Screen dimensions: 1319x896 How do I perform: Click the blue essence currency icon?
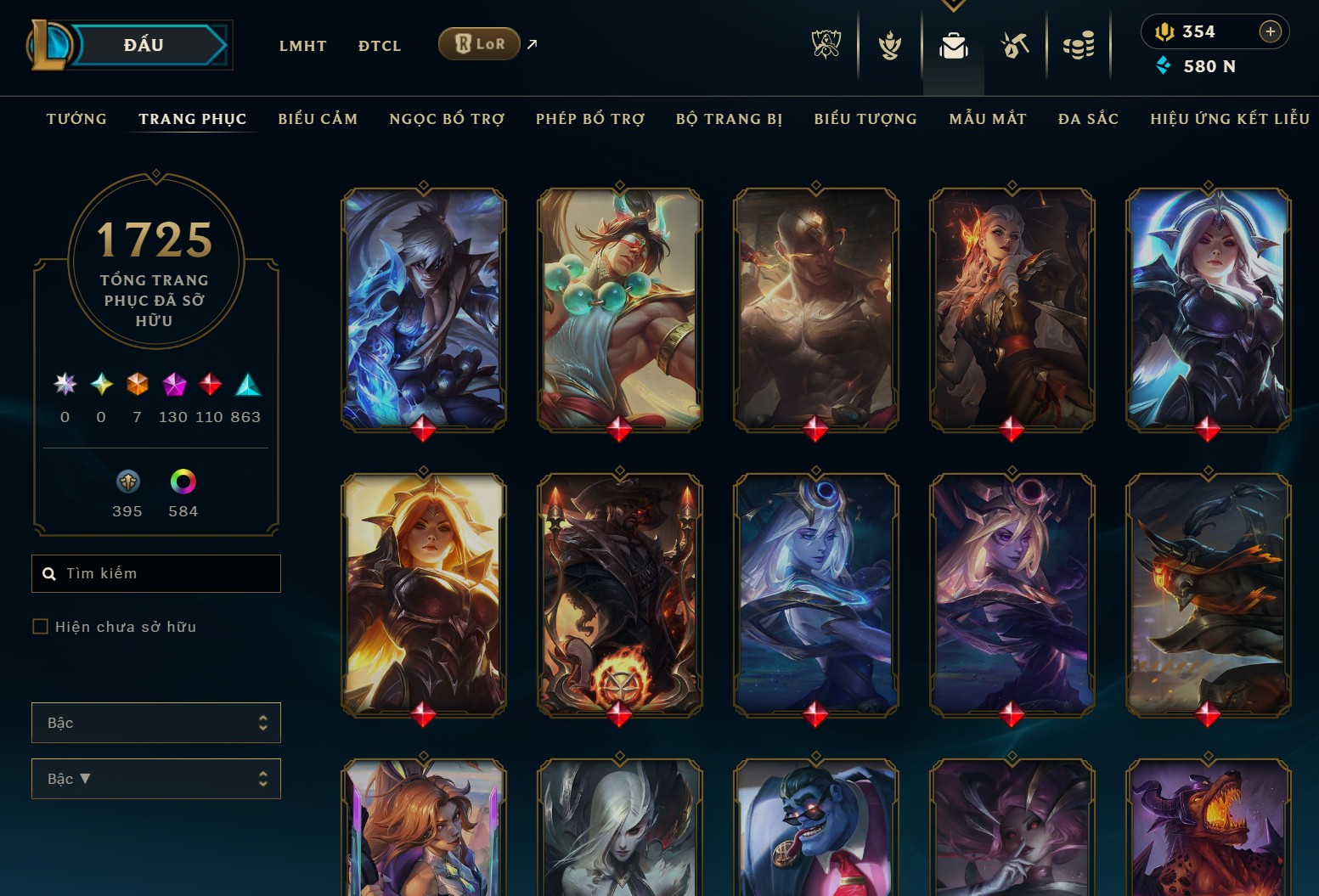(x=1164, y=66)
